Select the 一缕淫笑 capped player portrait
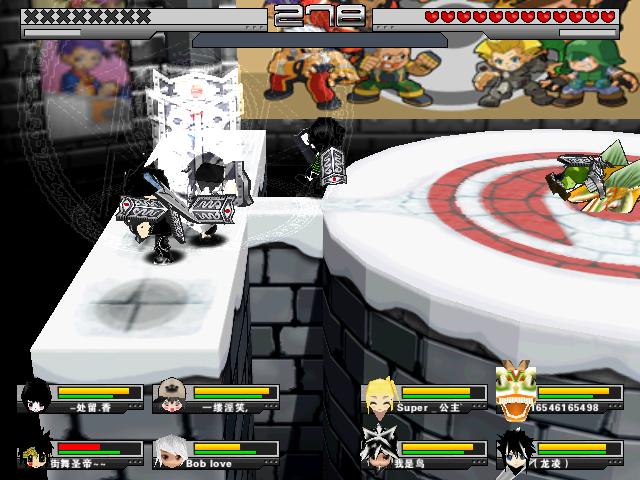Screen dimensions: 640x480 (170, 396)
